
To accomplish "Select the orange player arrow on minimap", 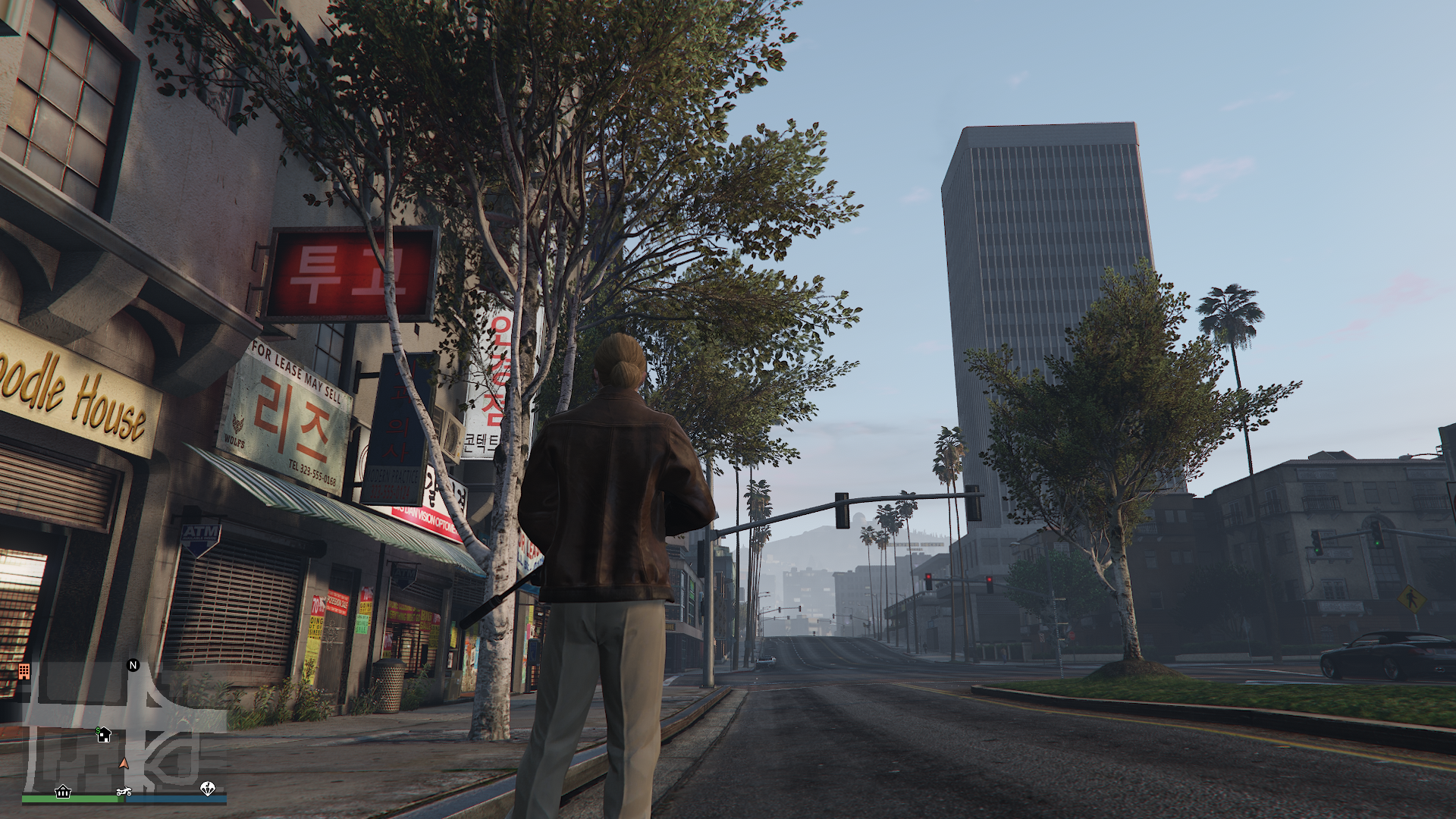I will tap(124, 763).
